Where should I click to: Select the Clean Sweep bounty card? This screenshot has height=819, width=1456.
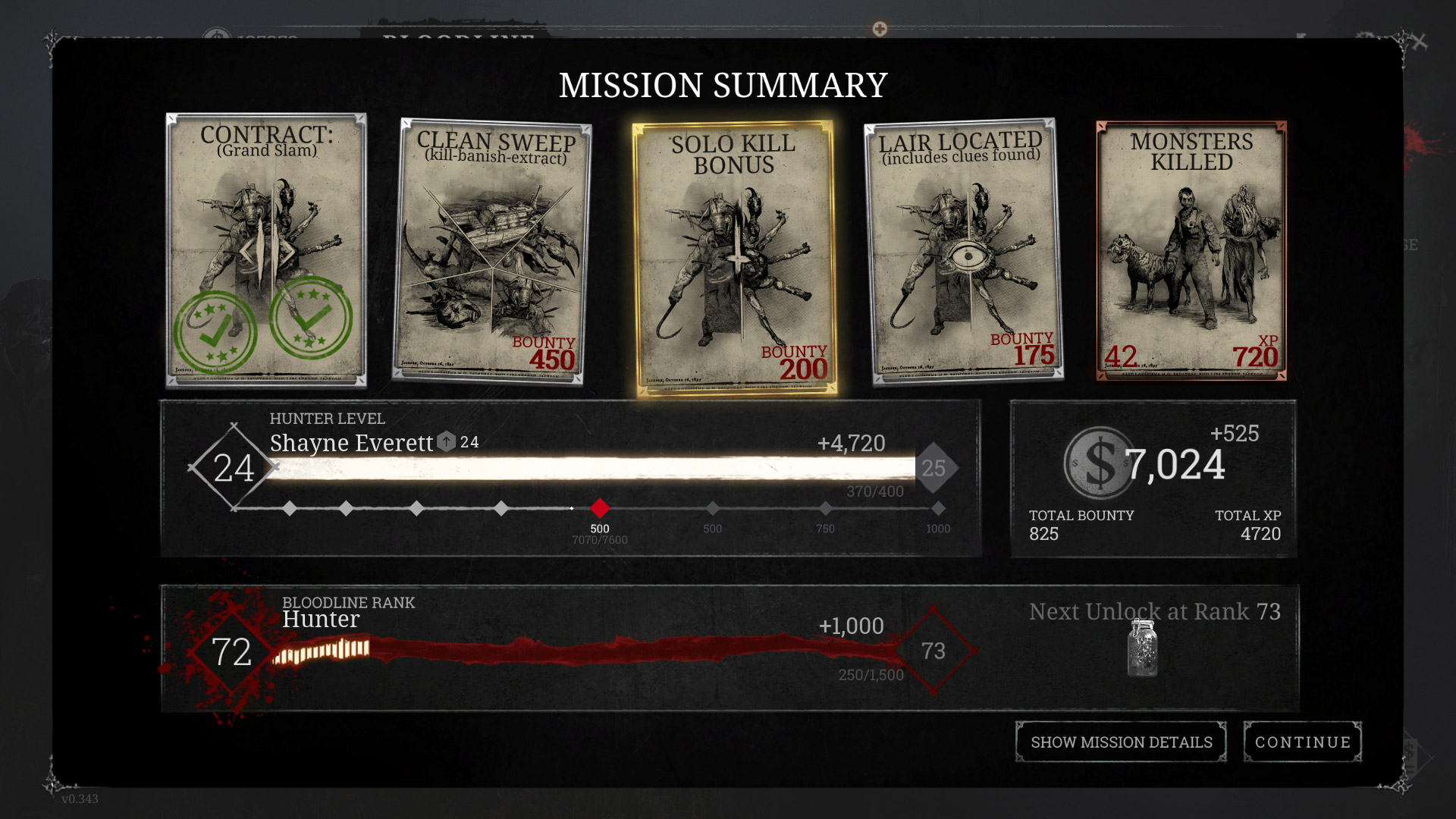point(491,252)
